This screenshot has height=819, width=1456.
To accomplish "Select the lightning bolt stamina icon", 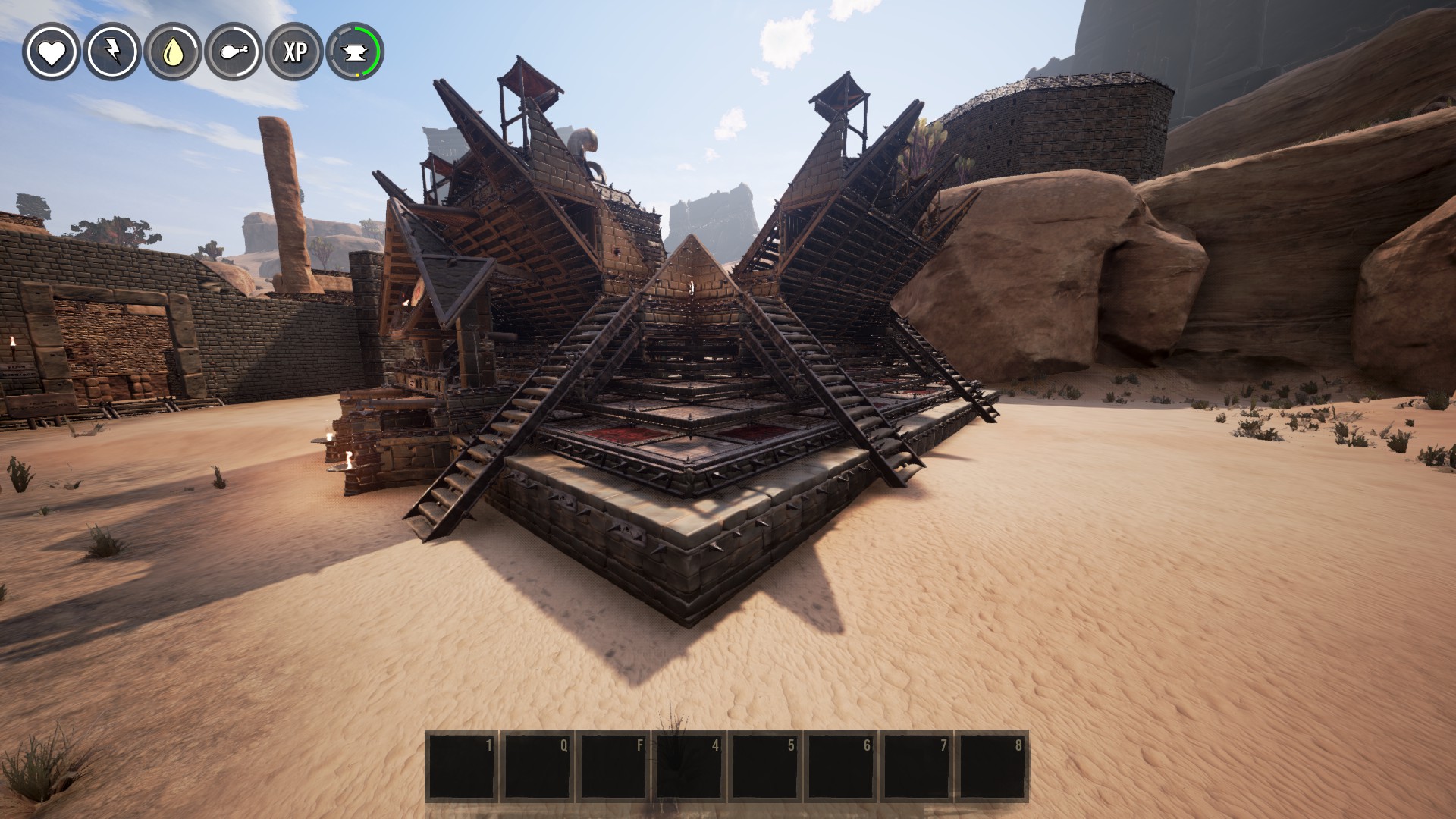I will (111, 52).
